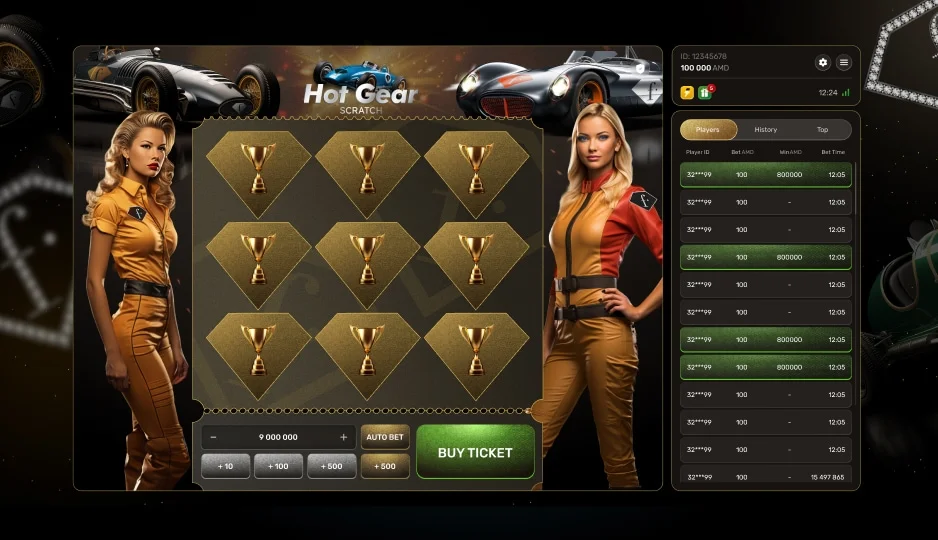Switch to the History tab
938x540 pixels.
(765, 129)
